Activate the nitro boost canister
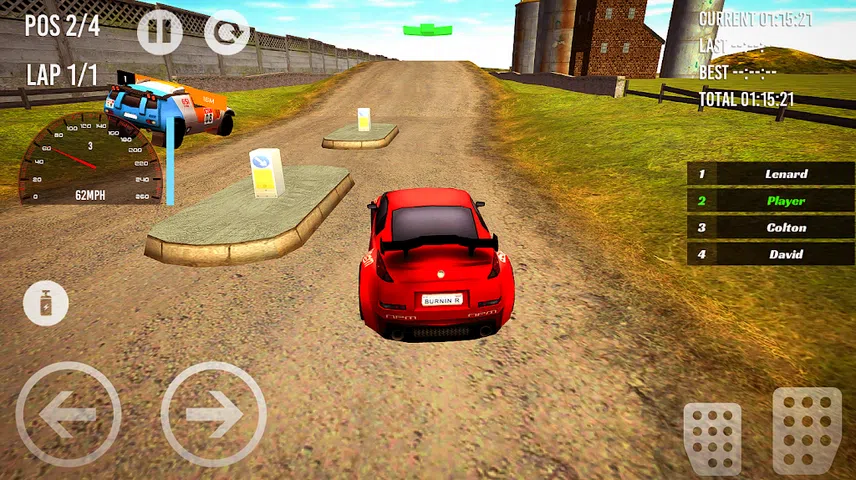The width and height of the screenshot is (856, 480). [46, 303]
